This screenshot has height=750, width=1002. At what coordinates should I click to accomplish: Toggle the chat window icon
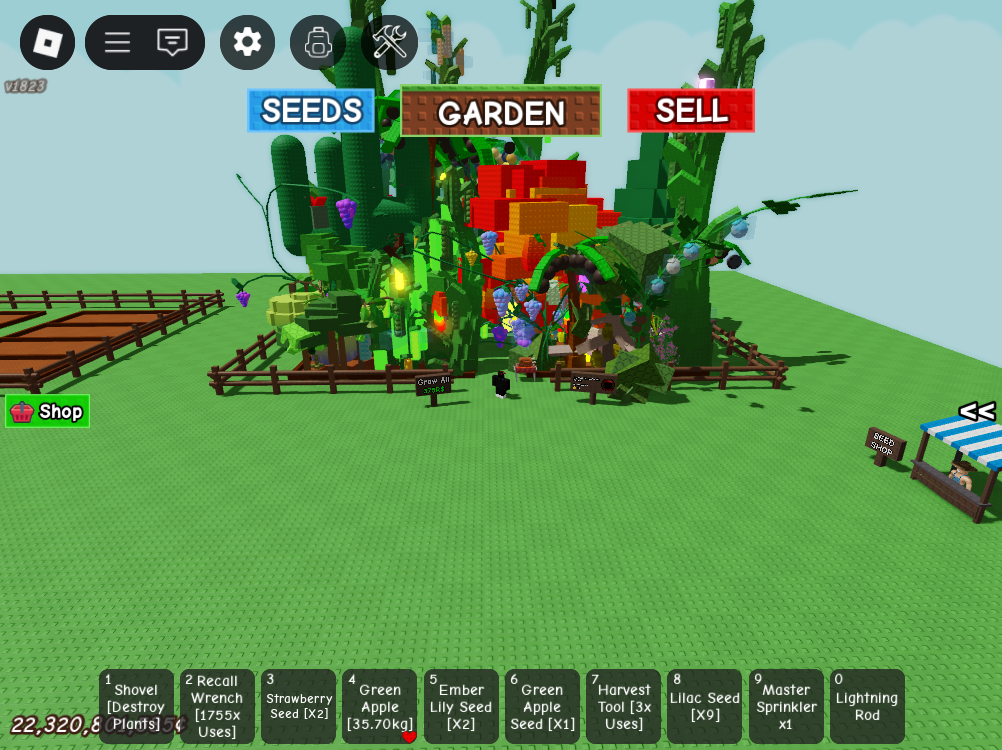(x=172, y=42)
